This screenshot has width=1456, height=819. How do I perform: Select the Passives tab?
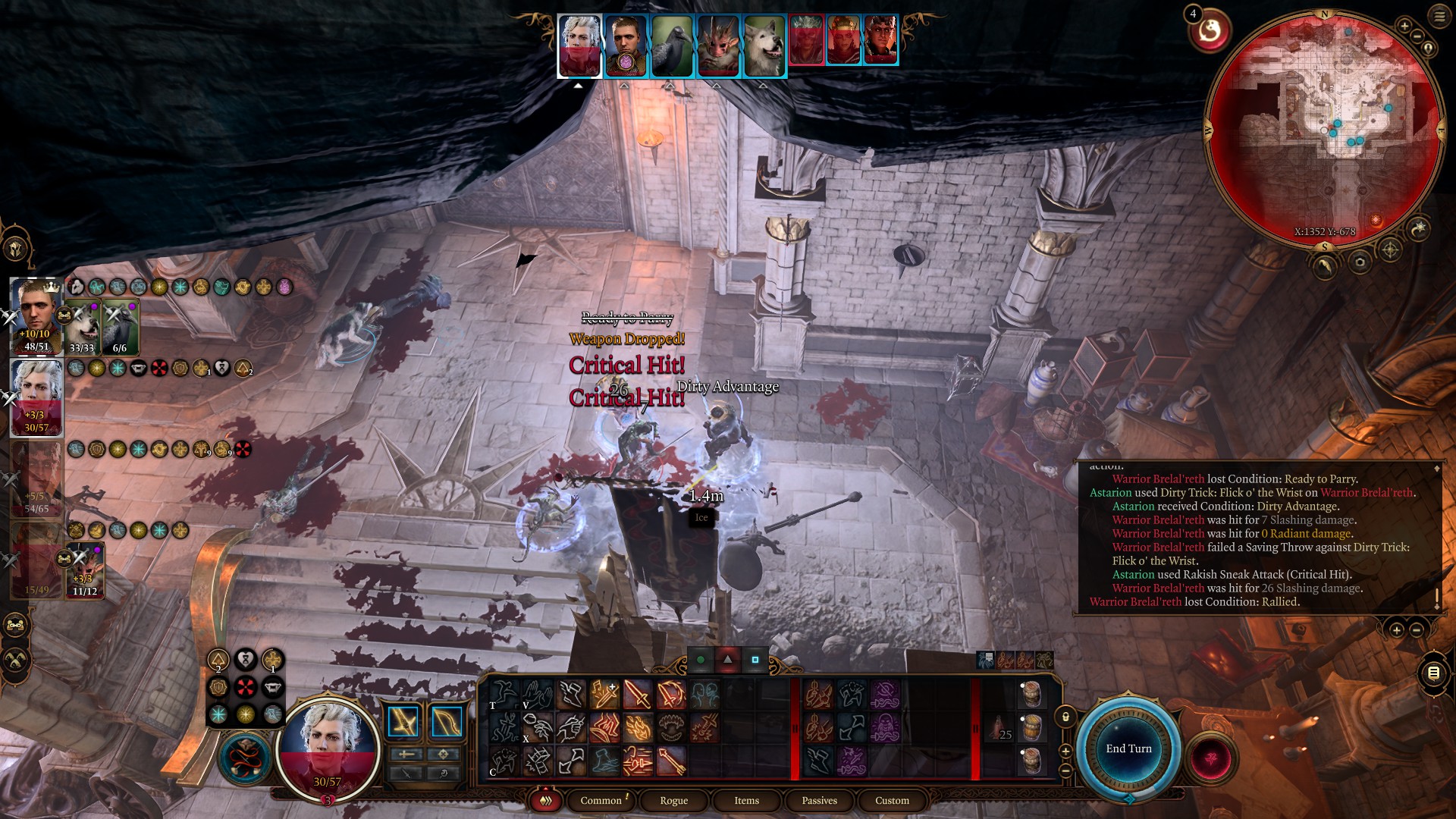819,800
